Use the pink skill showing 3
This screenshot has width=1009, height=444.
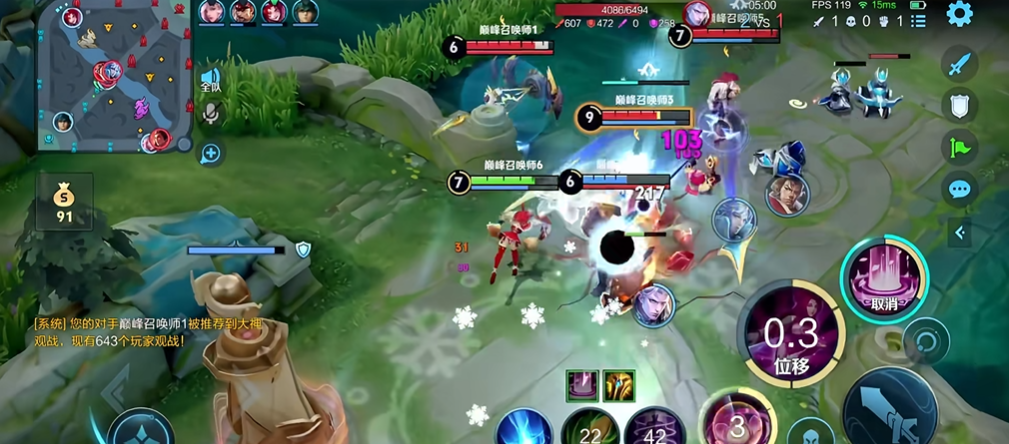pyautogui.click(x=736, y=422)
